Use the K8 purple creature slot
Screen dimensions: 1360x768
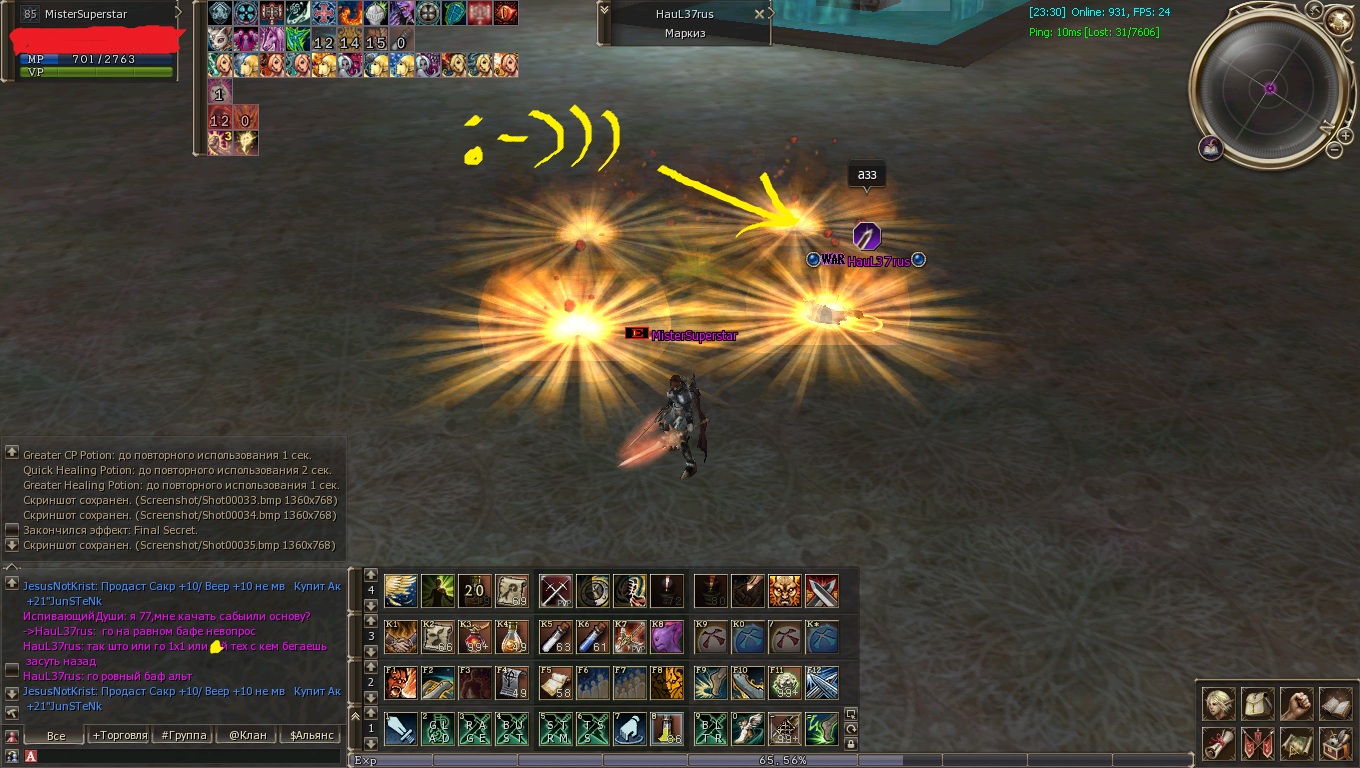coord(667,637)
